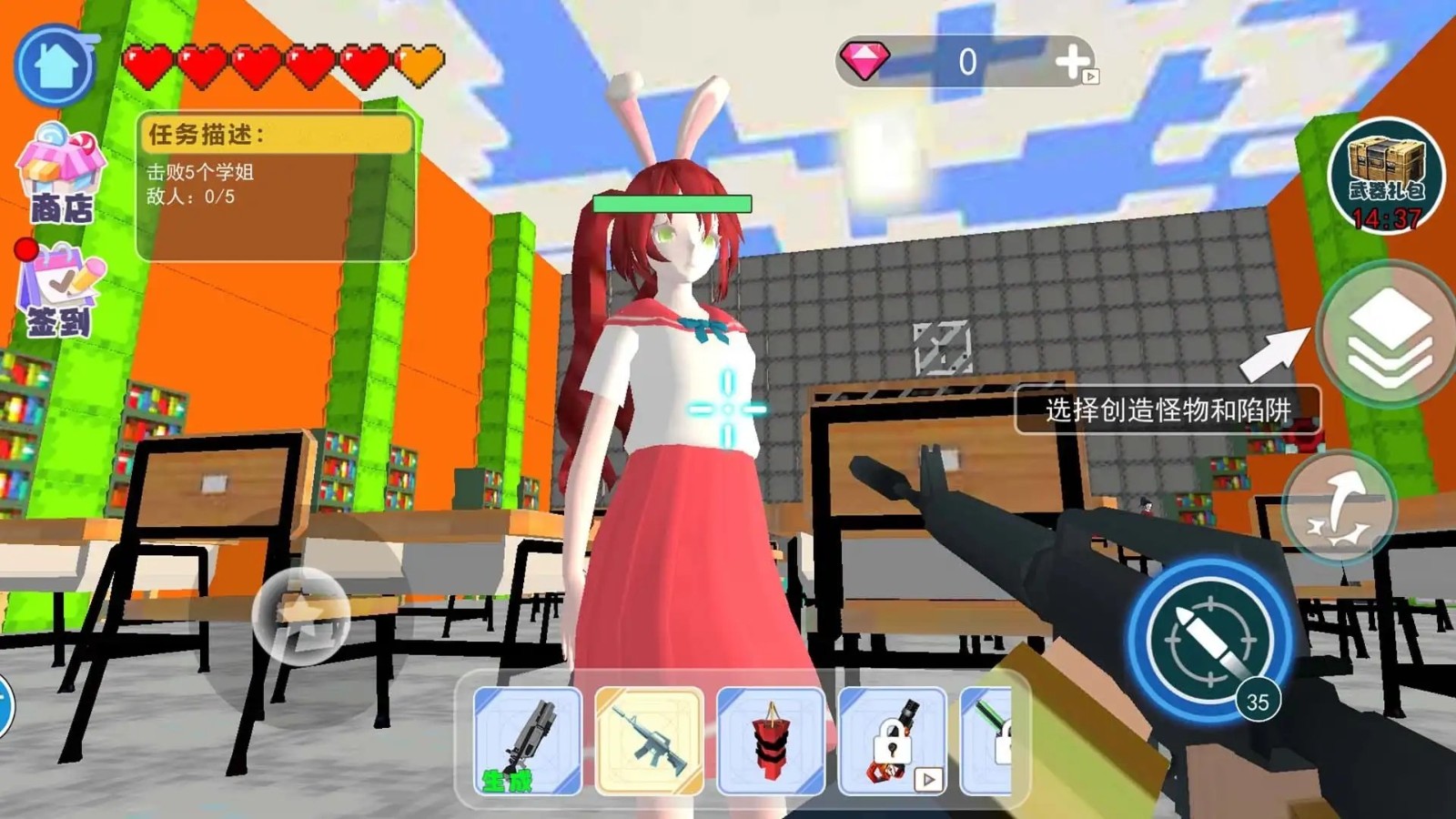This screenshot has height=819, width=1456.
Task: Select the assault rifle hotbar slot
Action: (x=649, y=741)
